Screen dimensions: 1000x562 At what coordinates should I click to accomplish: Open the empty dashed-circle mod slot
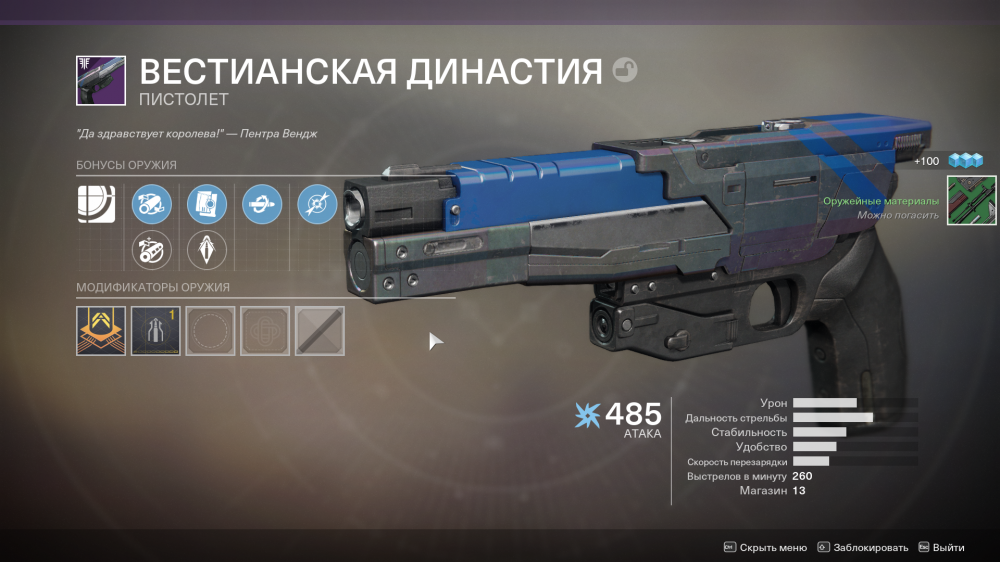[x=210, y=331]
